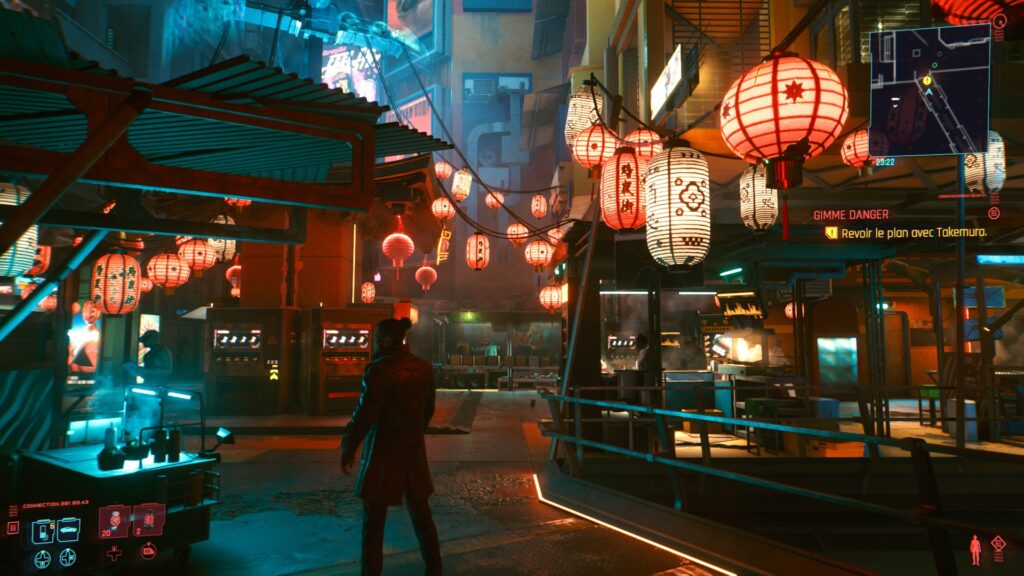Click the small red square icon beside the phone slot
1024x576 pixels.
tap(12, 527)
